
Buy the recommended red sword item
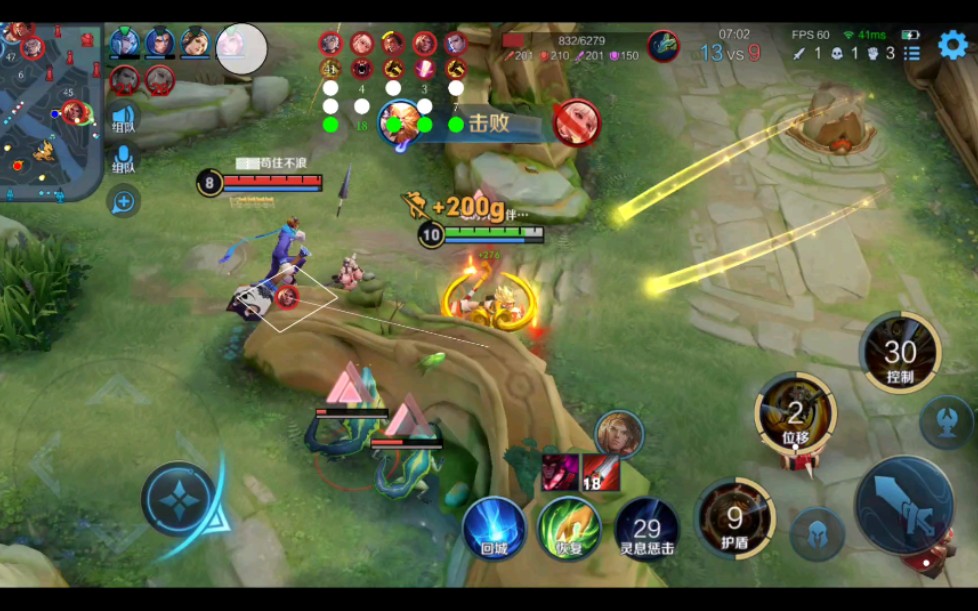[602, 471]
